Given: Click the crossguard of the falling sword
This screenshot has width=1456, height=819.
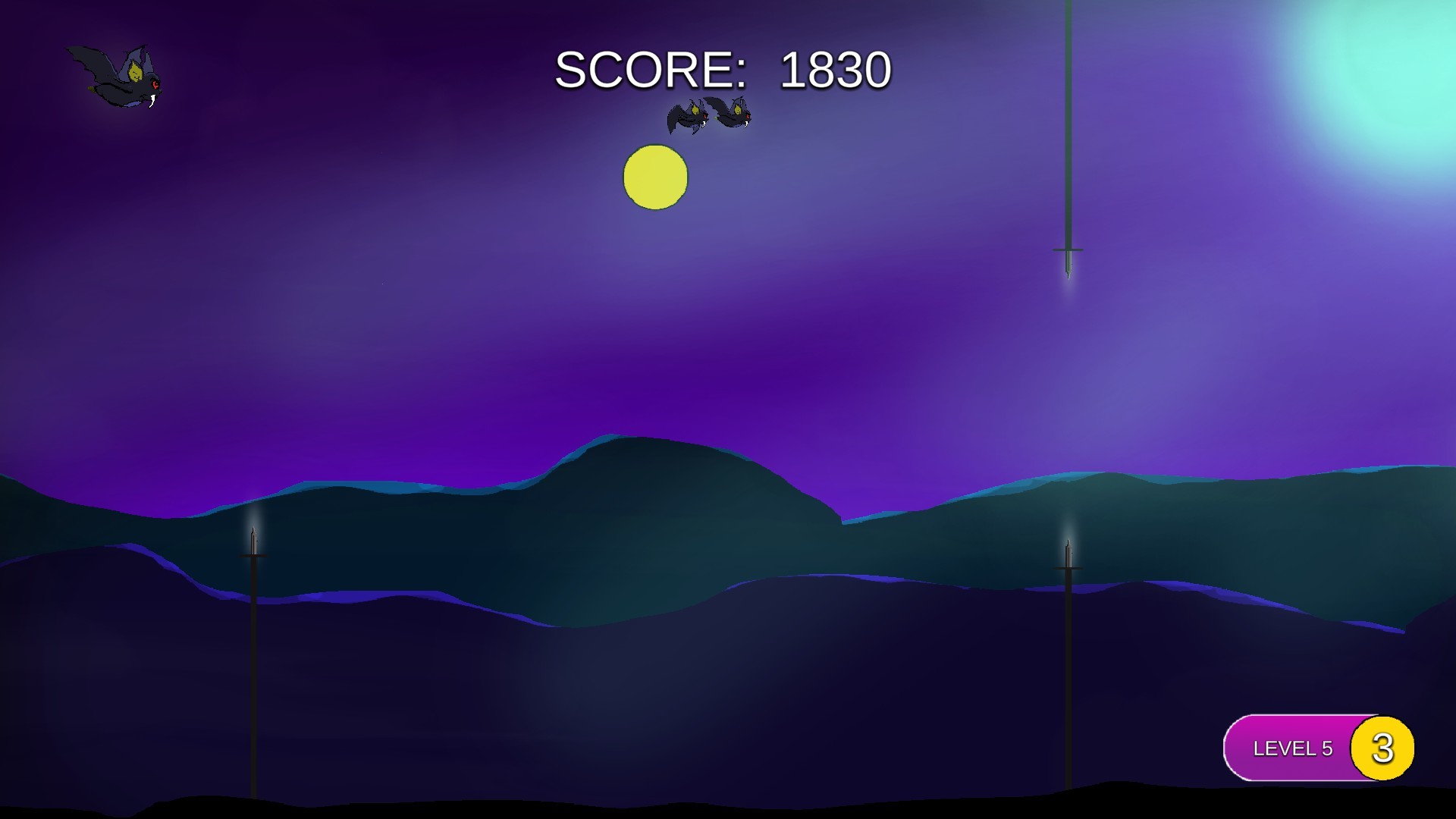Looking at the screenshot, I should pos(1068,249).
